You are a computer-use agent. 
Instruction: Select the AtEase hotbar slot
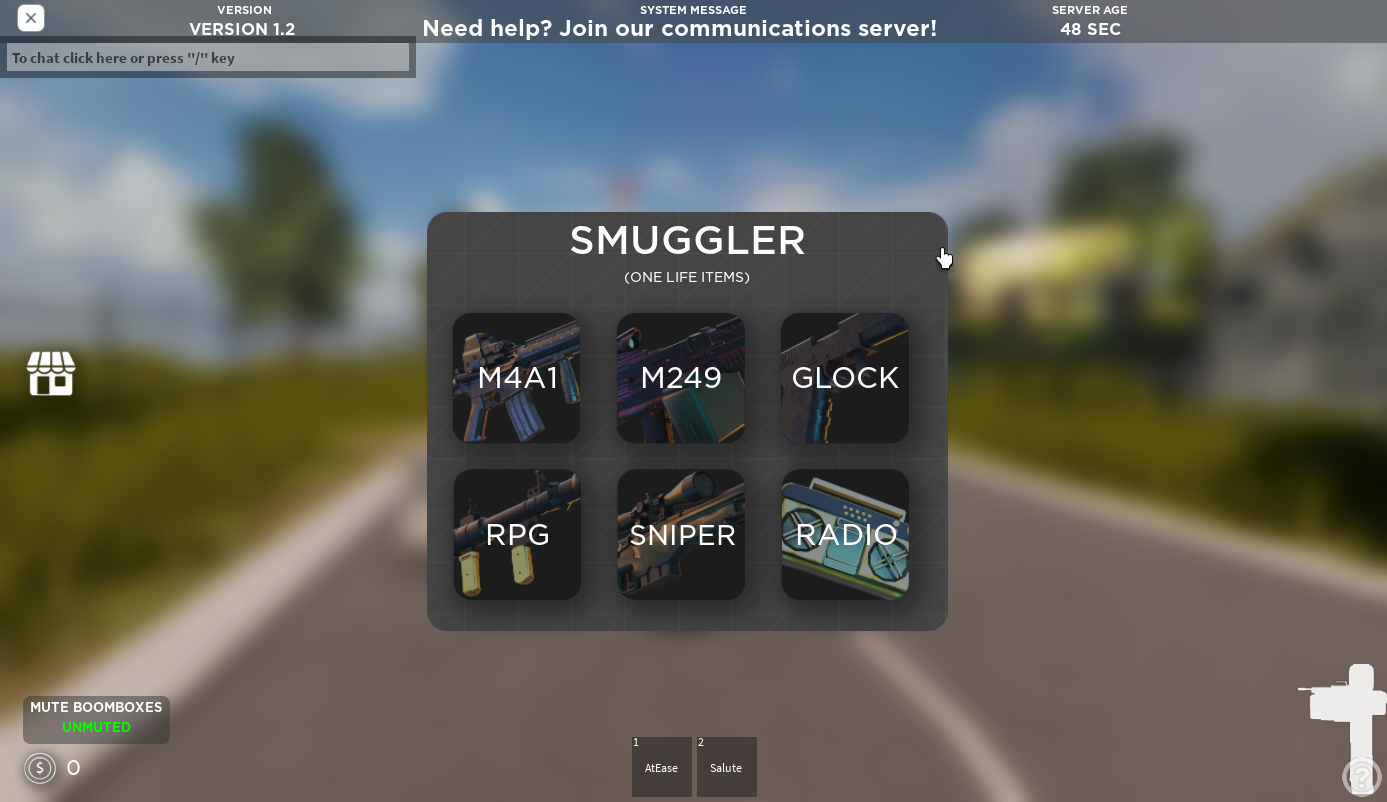coord(661,767)
